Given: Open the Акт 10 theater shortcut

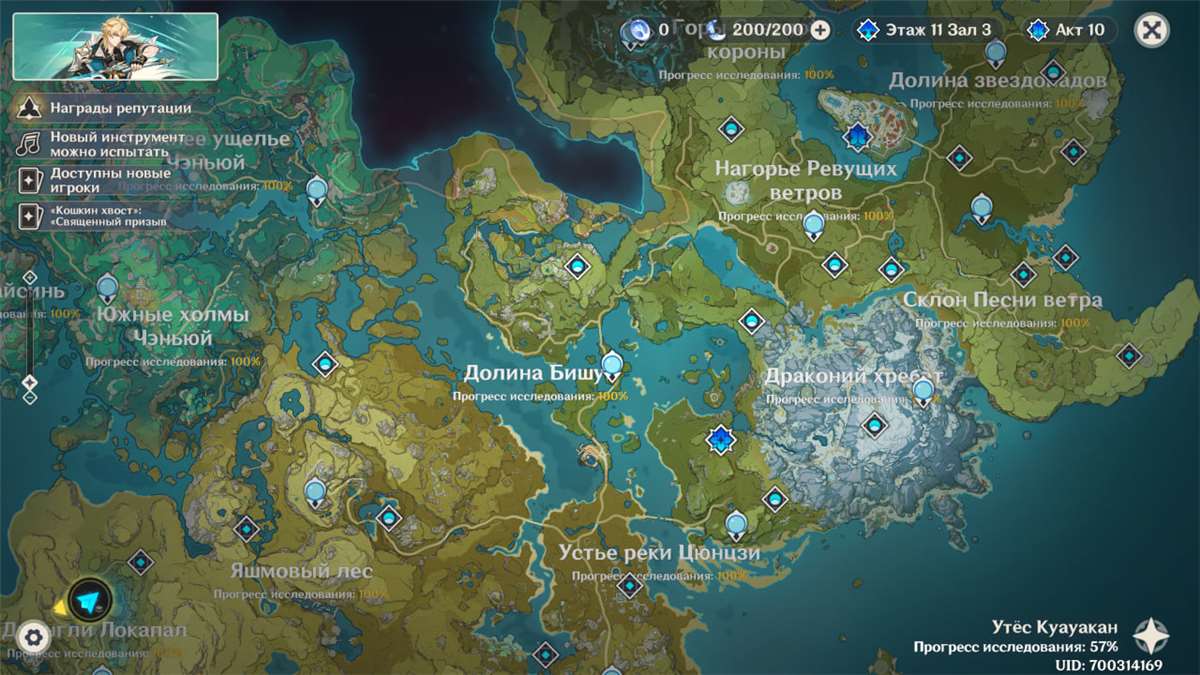Looking at the screenshot, I should click(x=1068, y=30).
